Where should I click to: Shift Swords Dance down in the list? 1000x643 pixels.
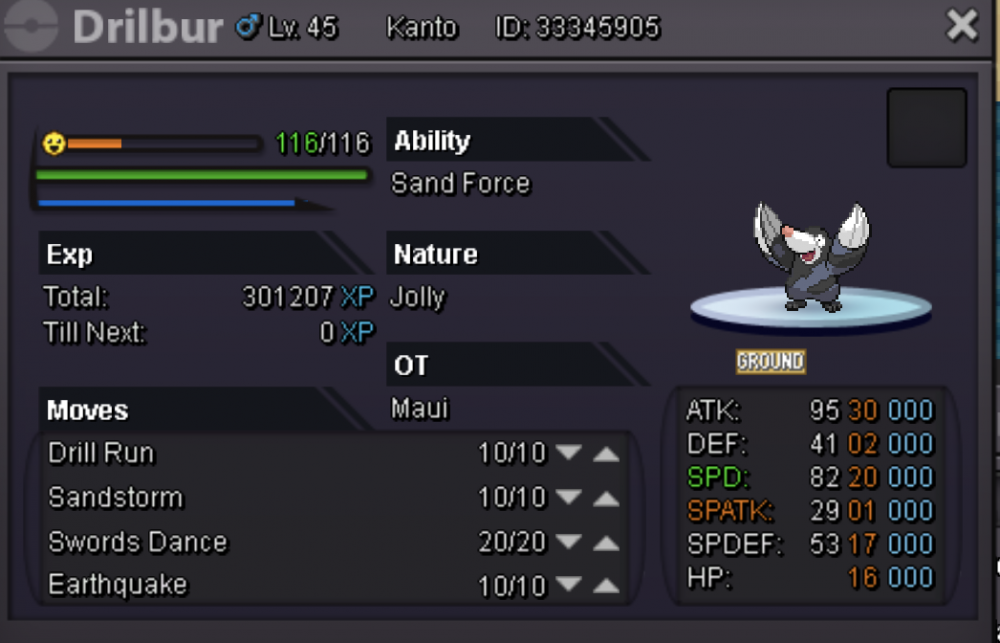(x=569, y=543)
